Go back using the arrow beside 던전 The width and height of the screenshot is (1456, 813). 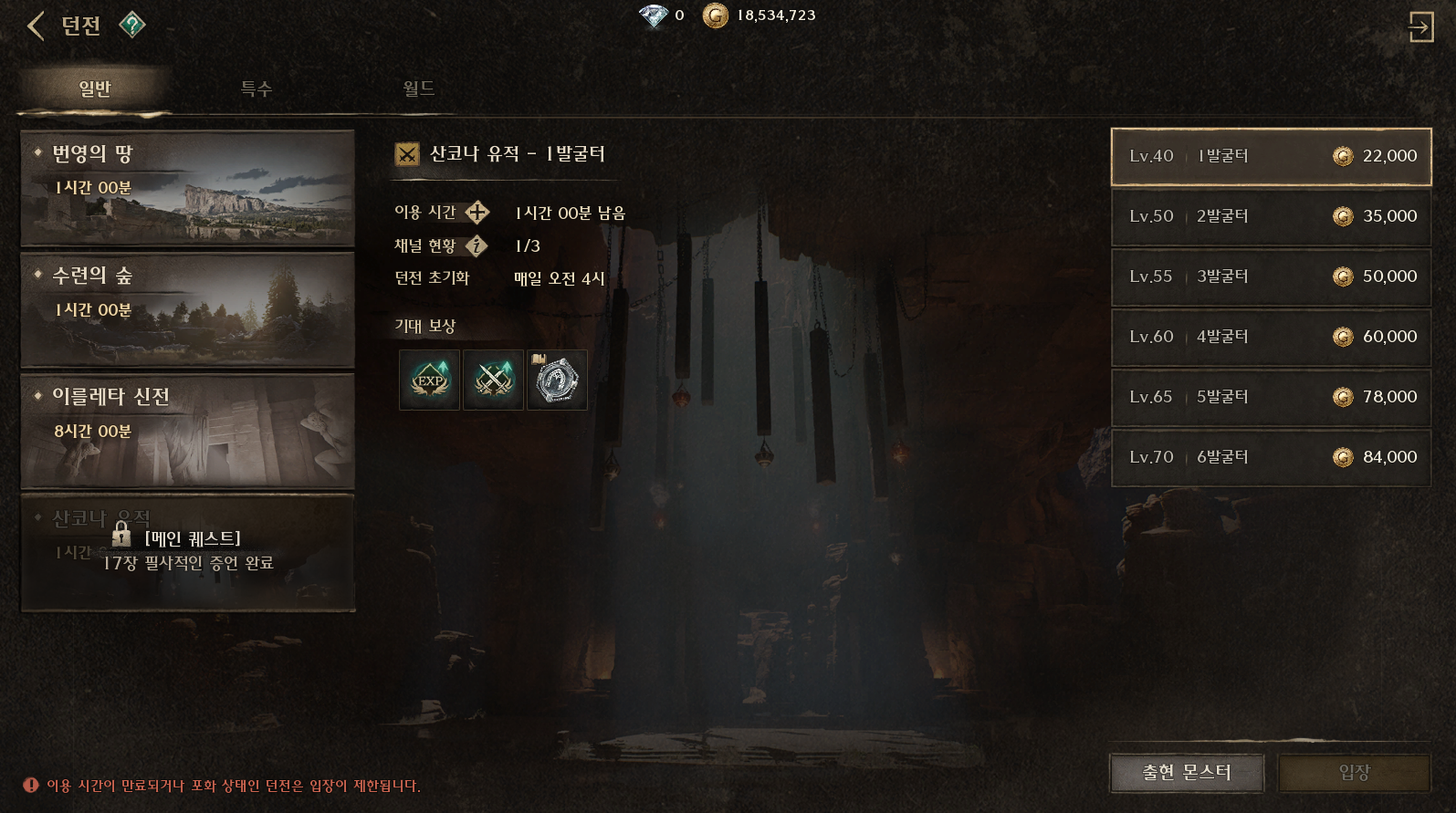[36, 26]
